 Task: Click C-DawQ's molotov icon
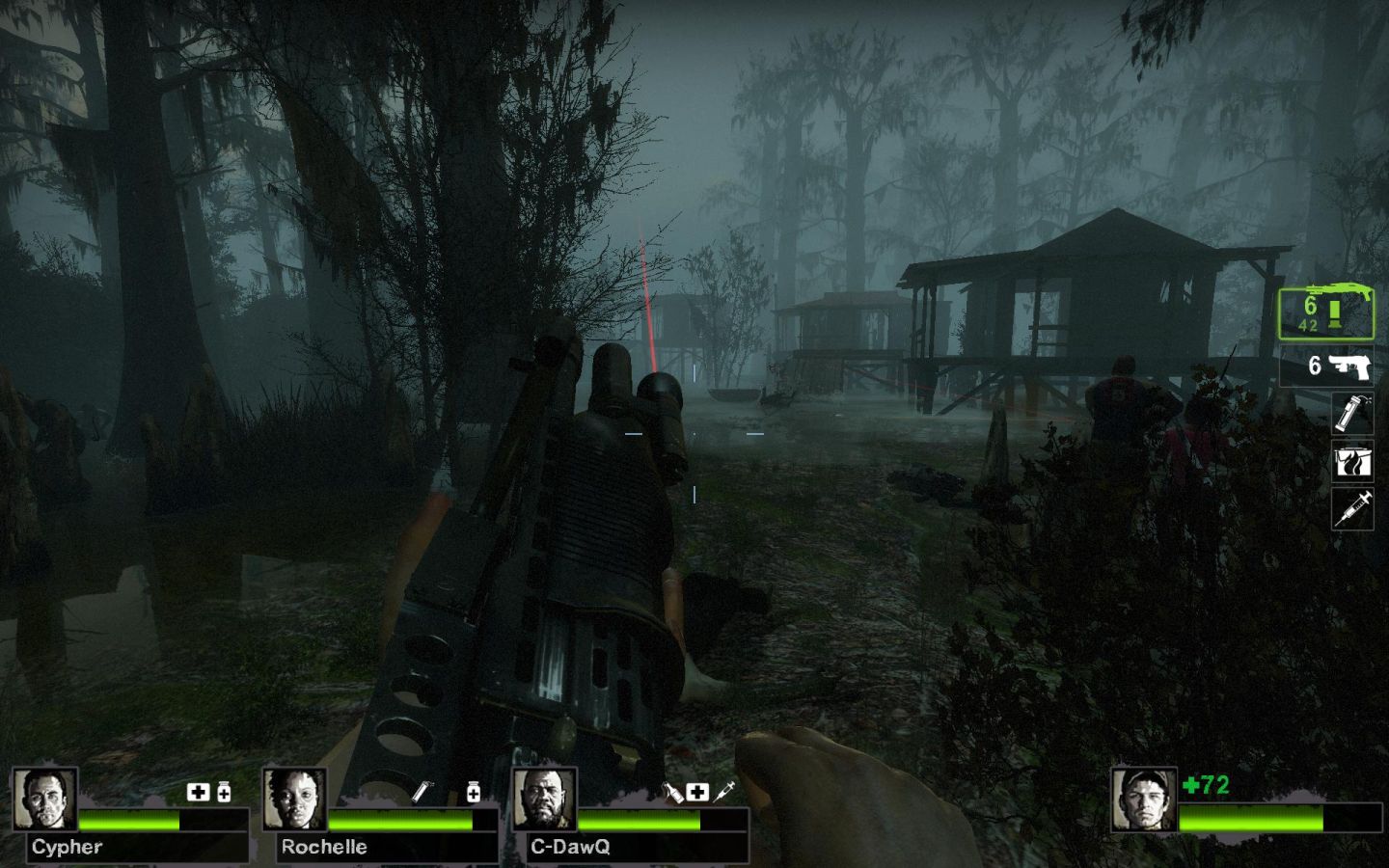tap(672, 793)
